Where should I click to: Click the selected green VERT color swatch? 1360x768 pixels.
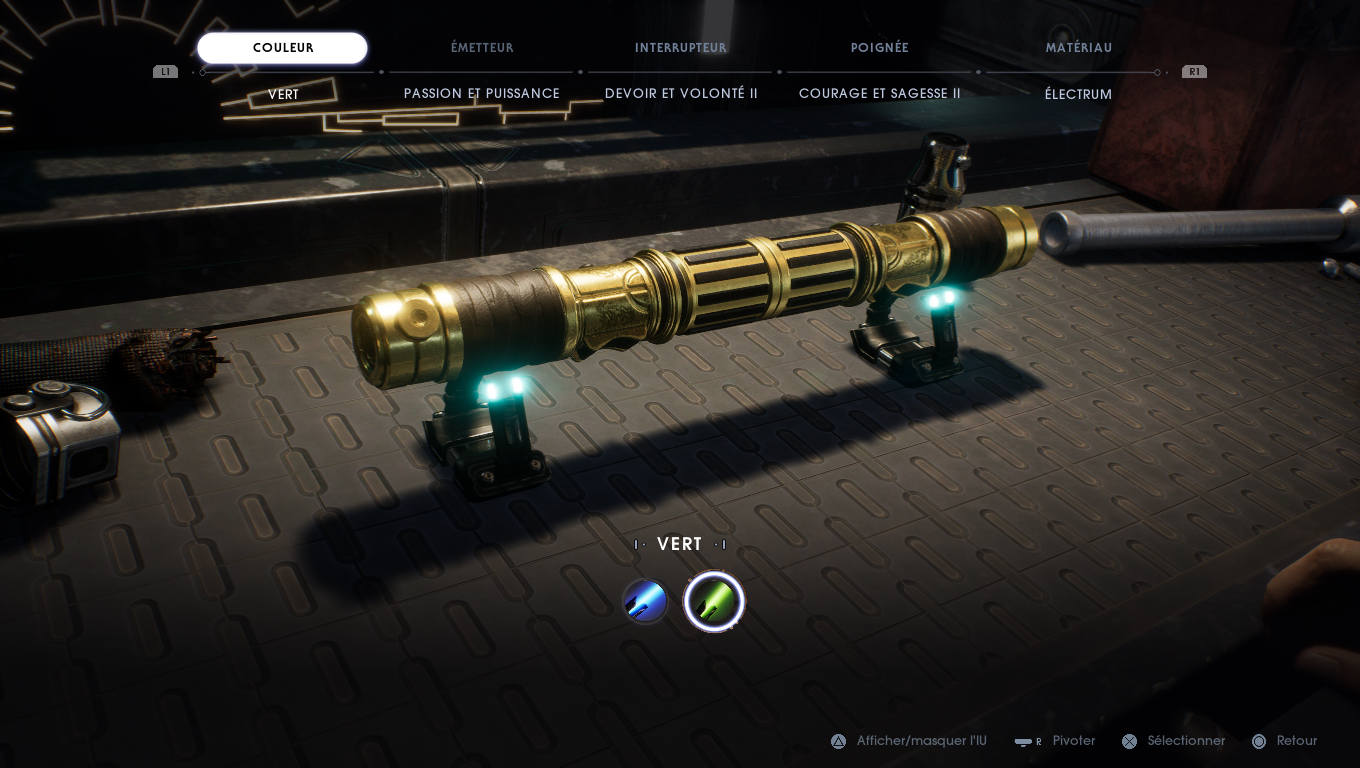[714, 600]
